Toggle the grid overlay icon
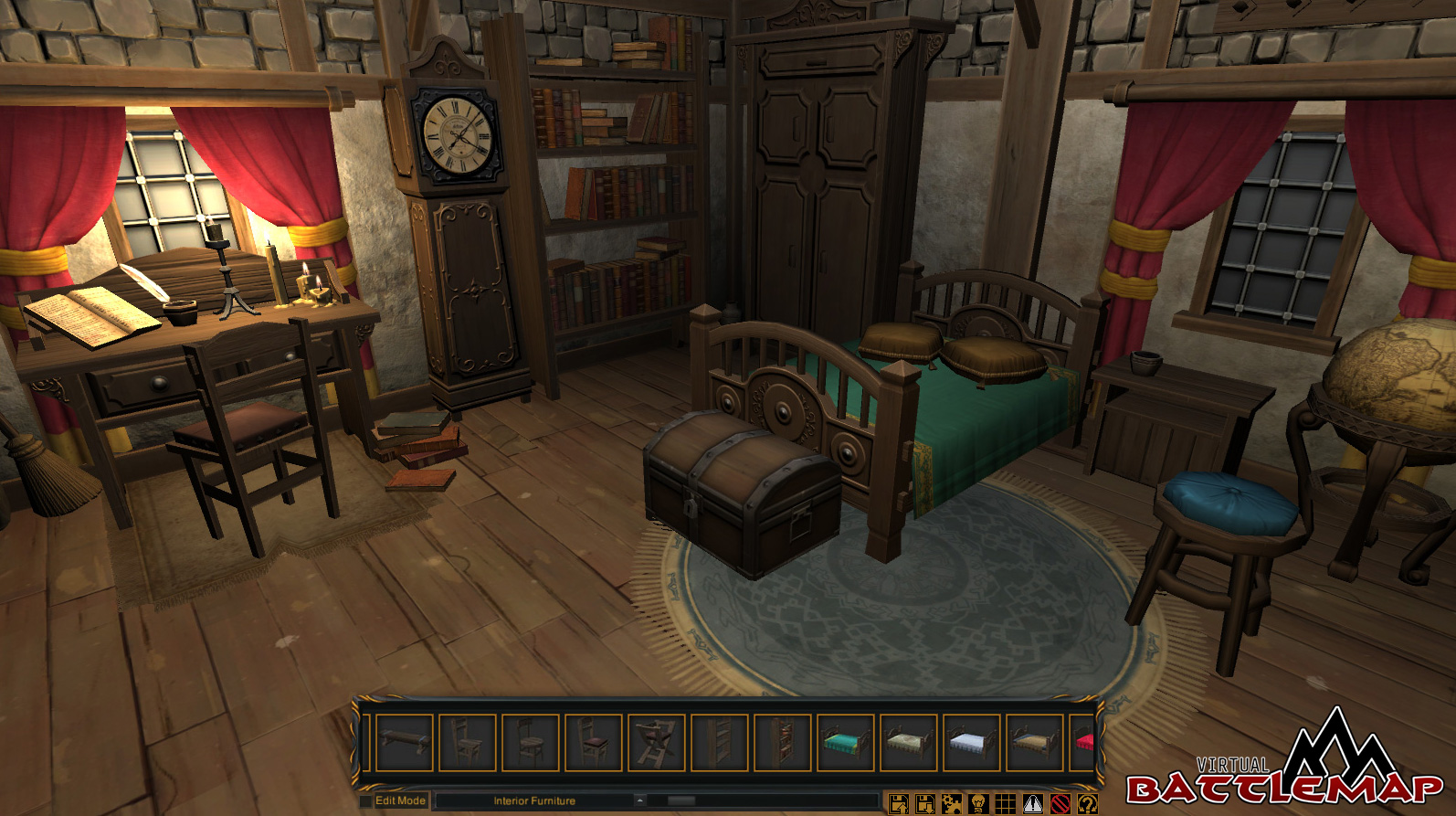The height and width of the screenshot is (816, 1456). [x=1005, y=804]
